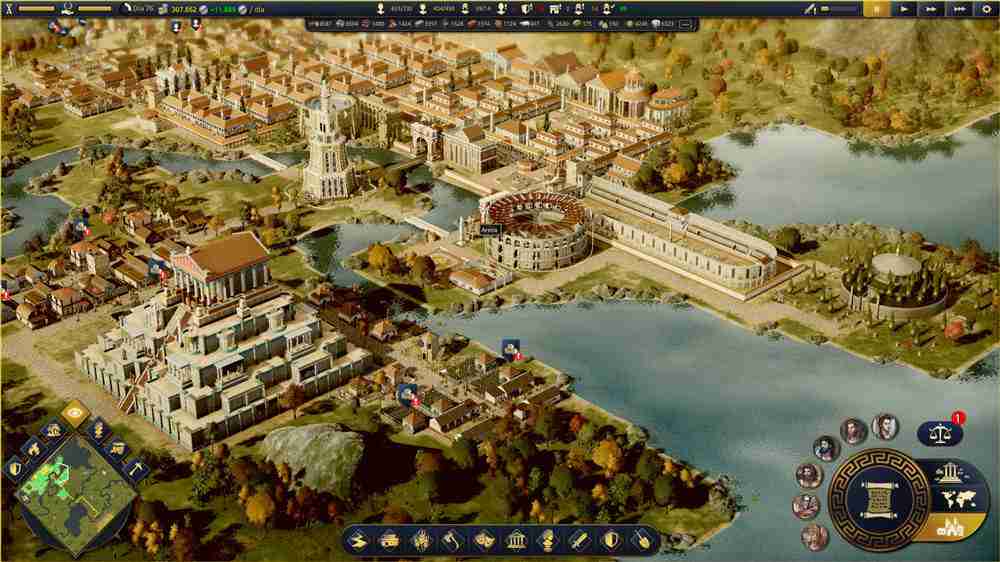Open the scales of justice notification

click(x=940, y=433)
